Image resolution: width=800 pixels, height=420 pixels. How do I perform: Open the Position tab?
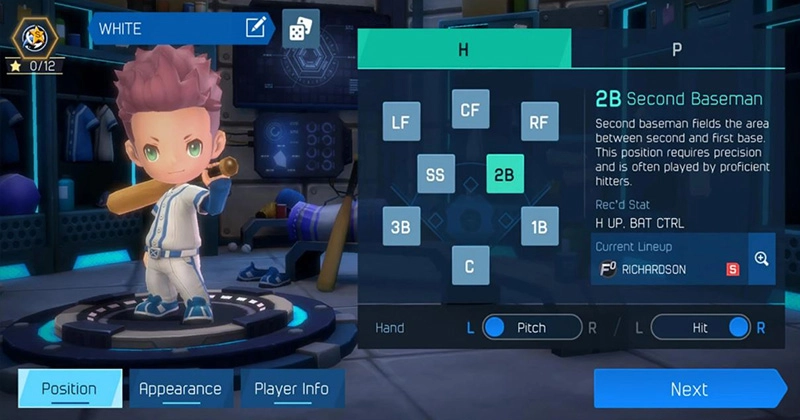coord(69,389)
